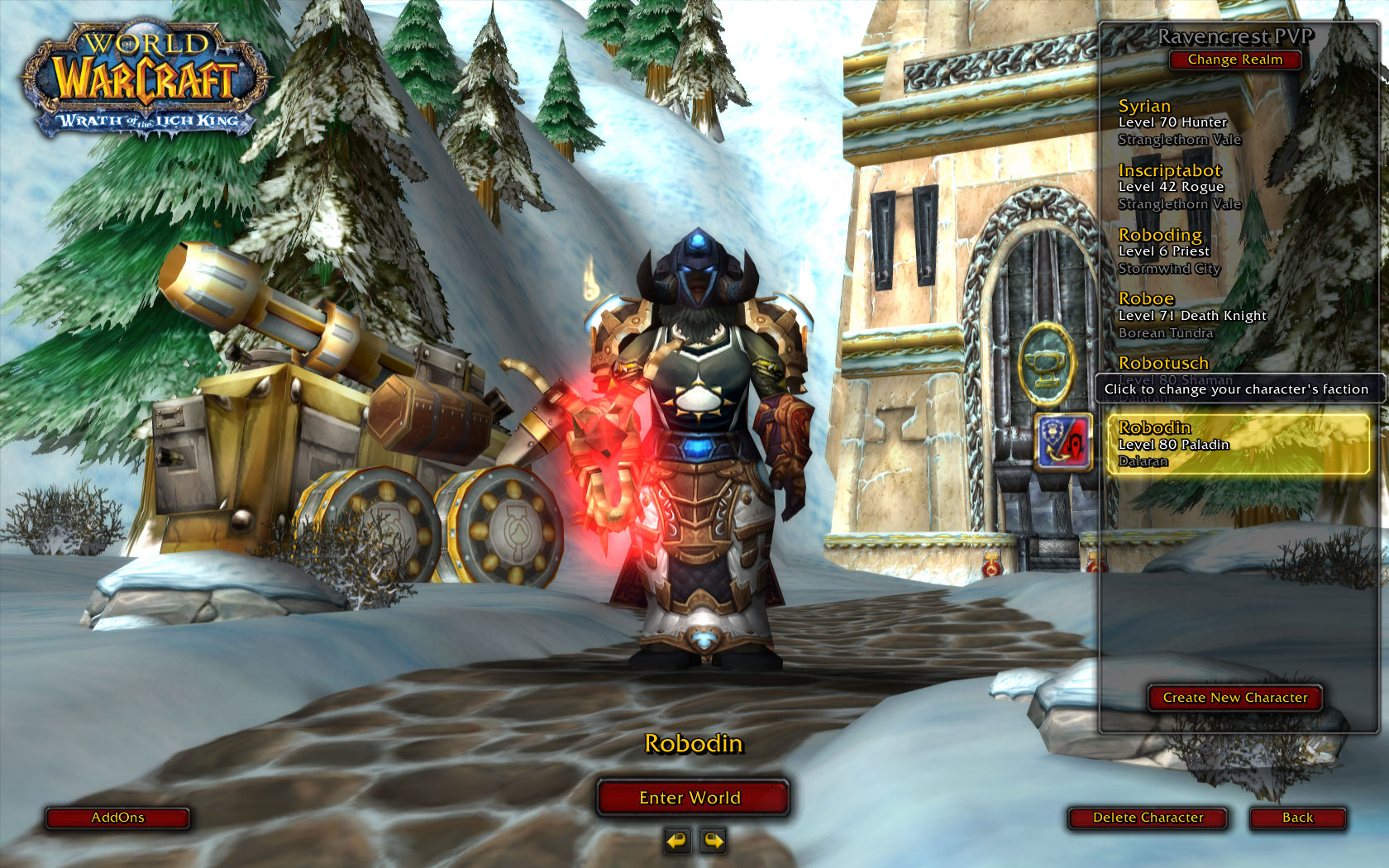Image resolution: width=1389 pixels, height=868 pixels.
Task: Rotate character with the left arrow
Action: pos(676,841)
